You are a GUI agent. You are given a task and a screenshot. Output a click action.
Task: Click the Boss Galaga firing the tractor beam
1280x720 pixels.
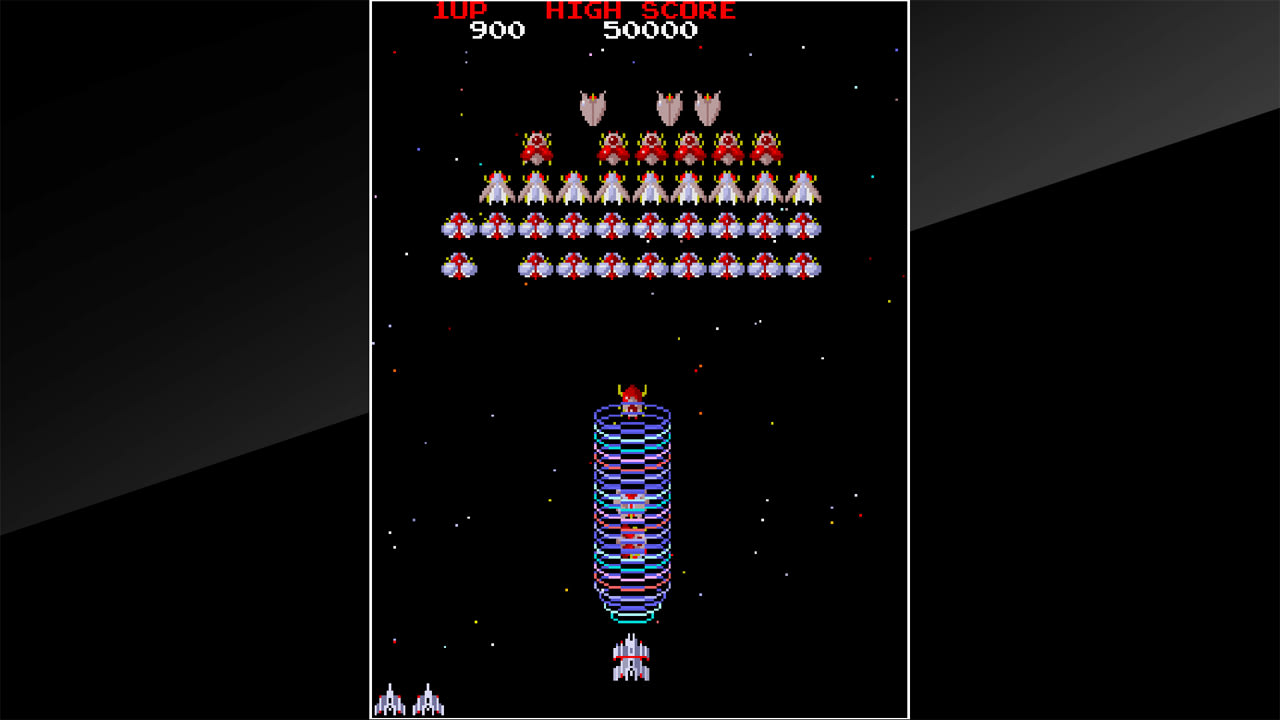[x=630, y=390]
